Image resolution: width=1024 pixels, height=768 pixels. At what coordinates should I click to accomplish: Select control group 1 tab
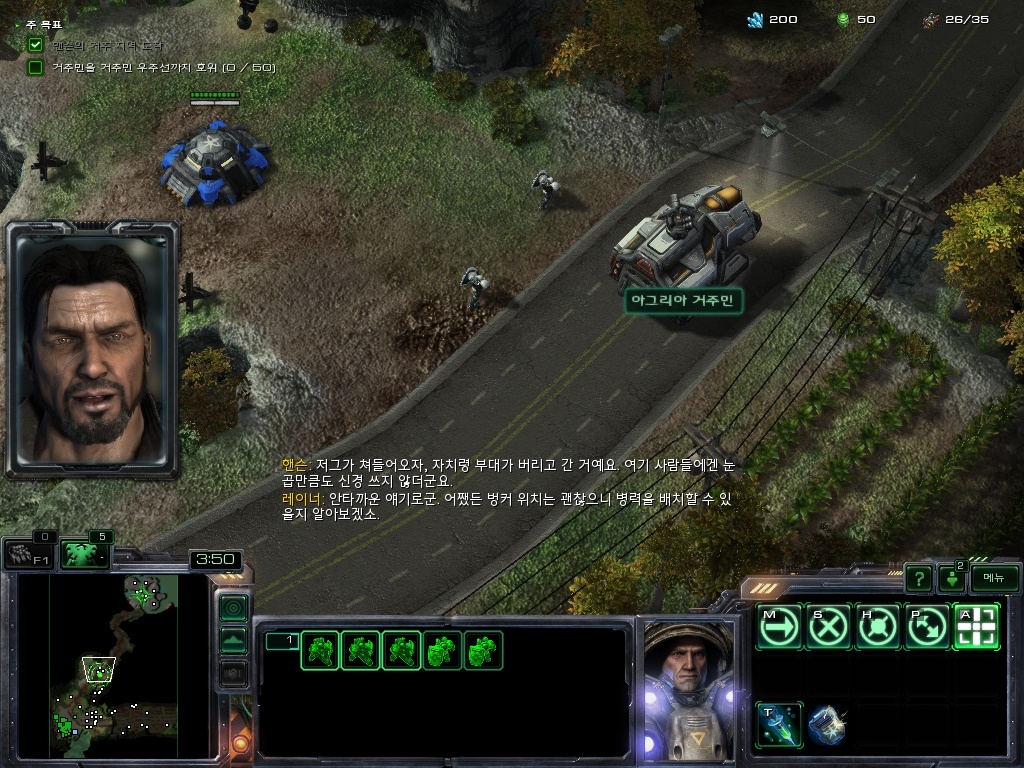pyautogui.click(x=281, y=641)
